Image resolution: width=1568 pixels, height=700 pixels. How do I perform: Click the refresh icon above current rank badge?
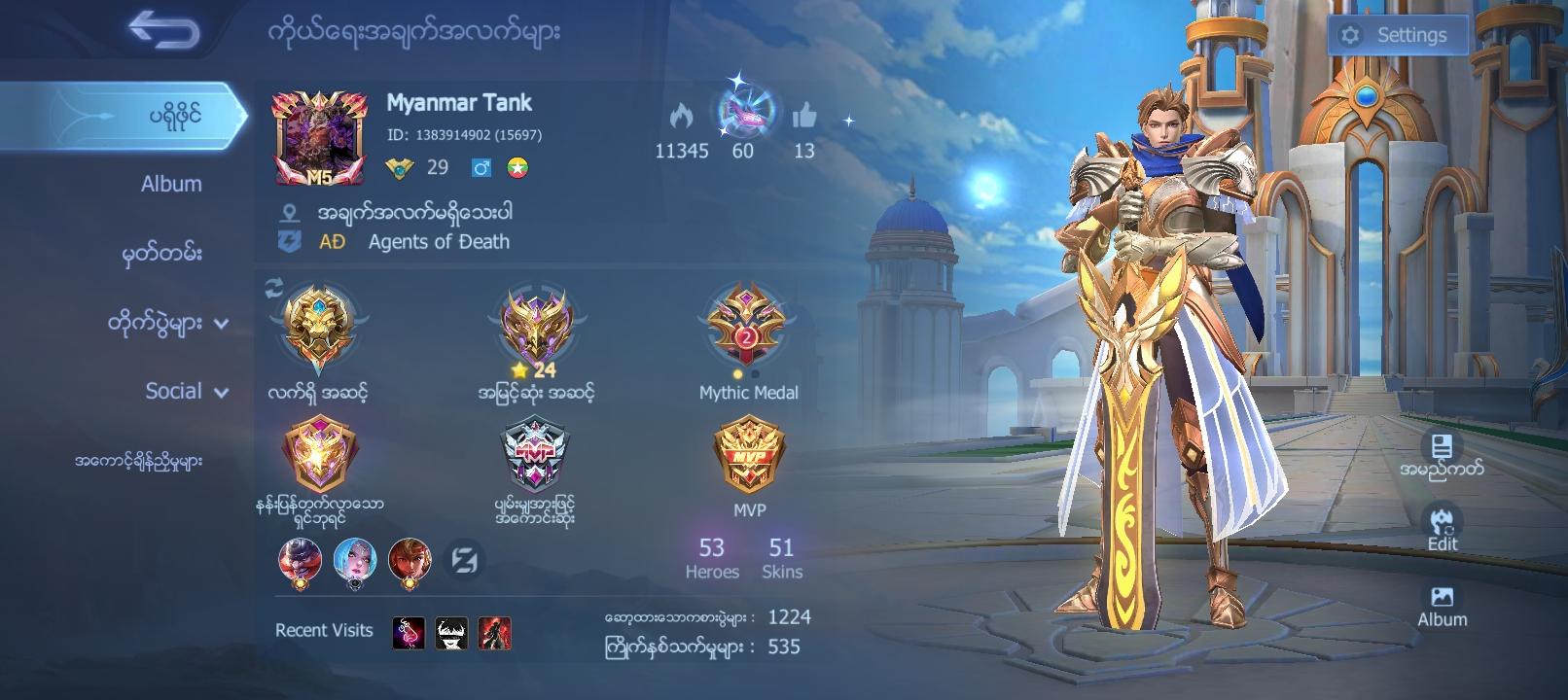point(273,287)
